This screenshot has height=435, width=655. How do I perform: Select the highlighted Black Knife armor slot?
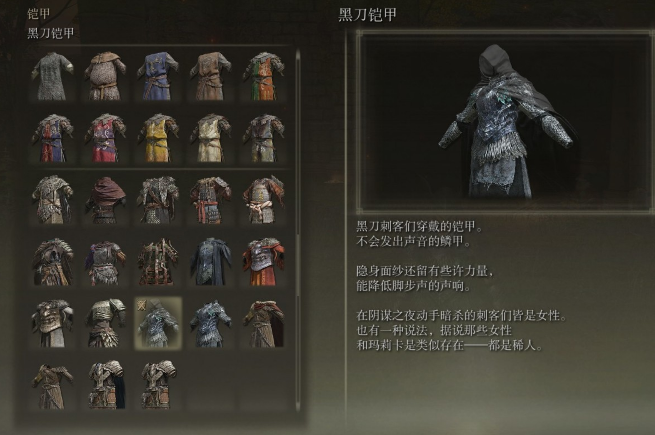[x=157, y=321]
